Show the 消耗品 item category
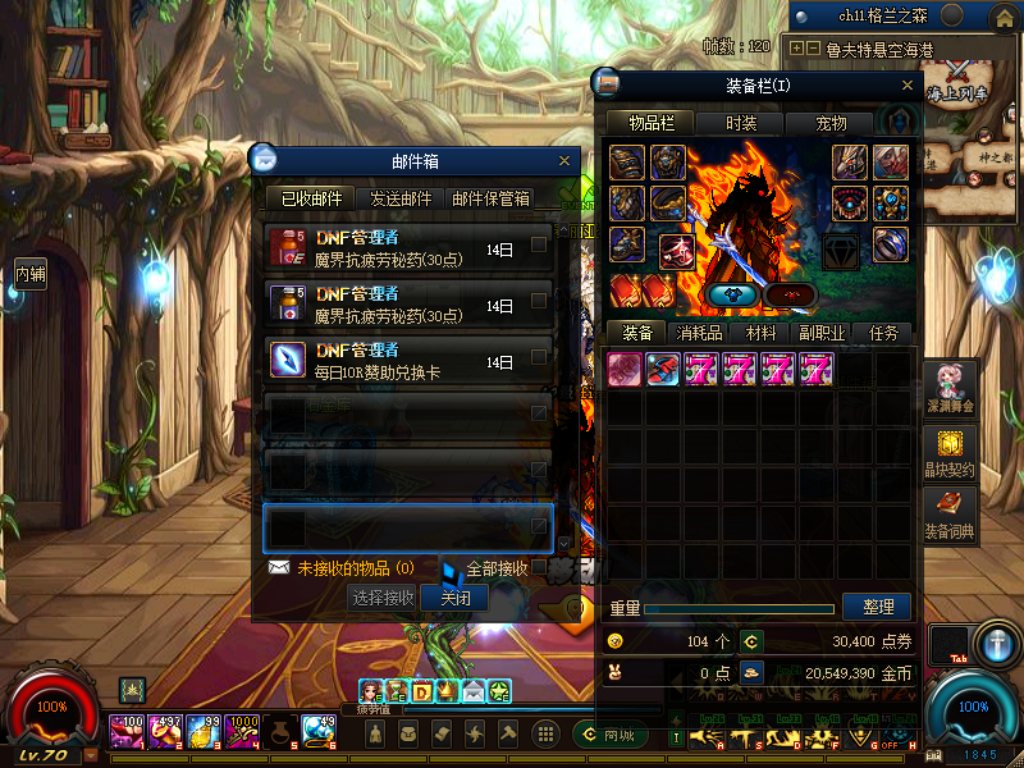This screenshot has width=1024, height=768. coord(699,333)
